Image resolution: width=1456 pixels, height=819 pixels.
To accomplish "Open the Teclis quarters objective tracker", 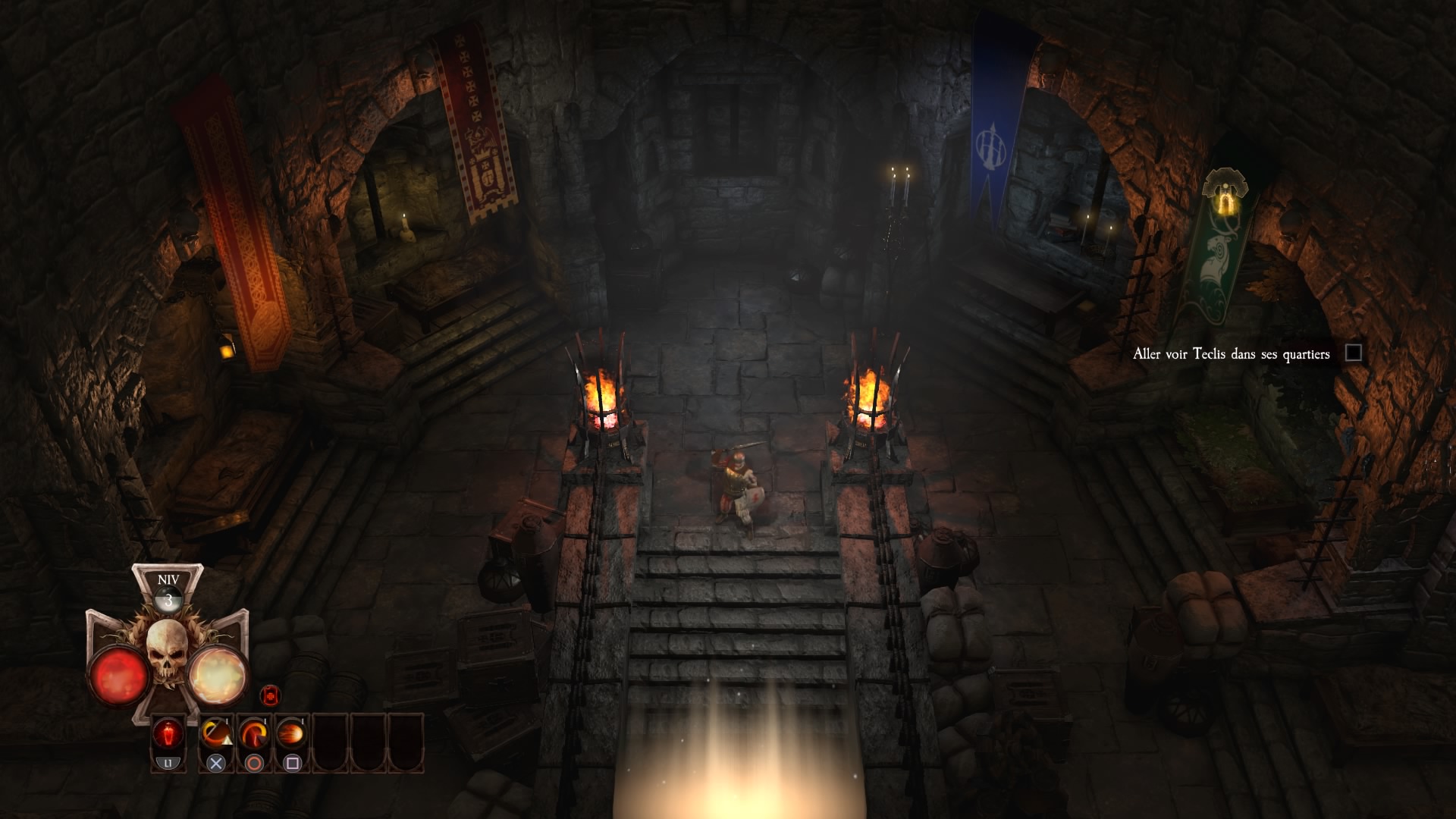I will [1231, 354].
